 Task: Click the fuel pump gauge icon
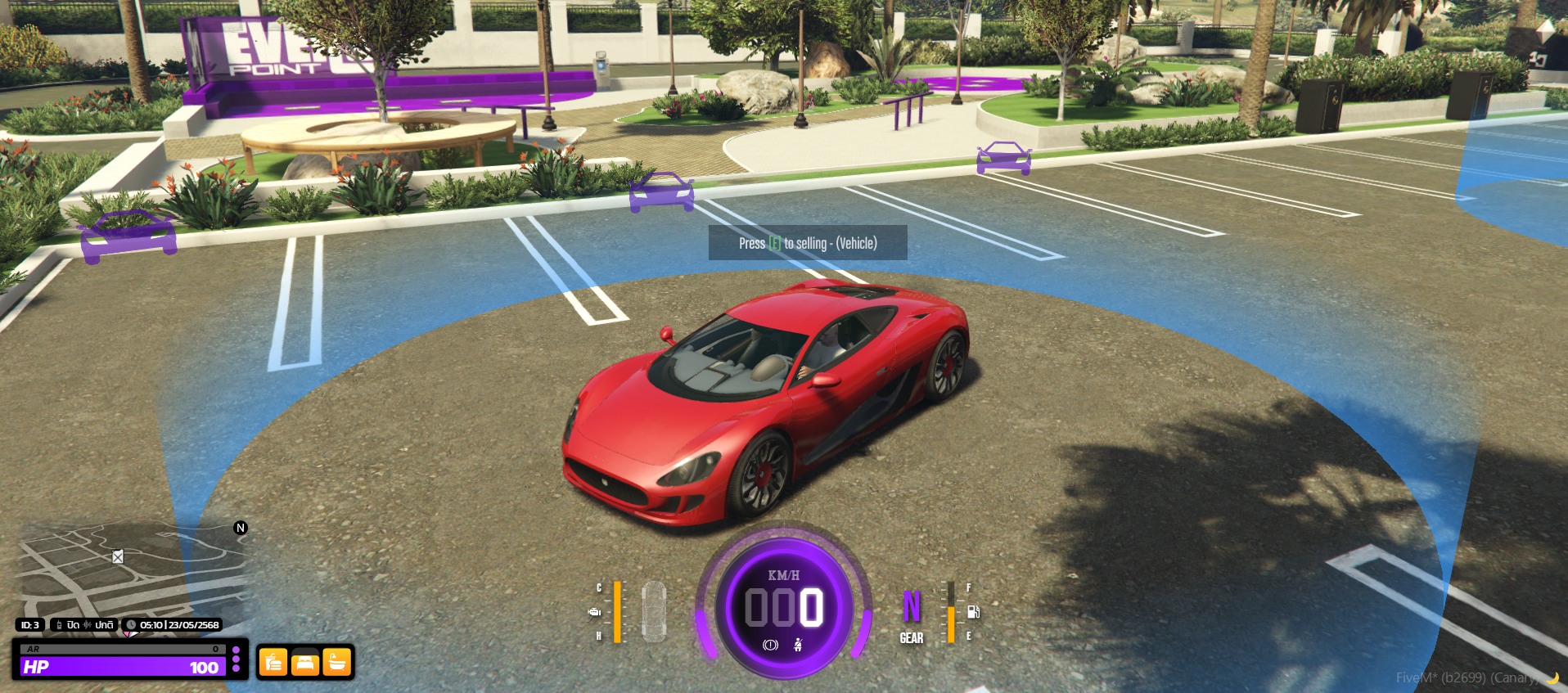click(974, 612)
